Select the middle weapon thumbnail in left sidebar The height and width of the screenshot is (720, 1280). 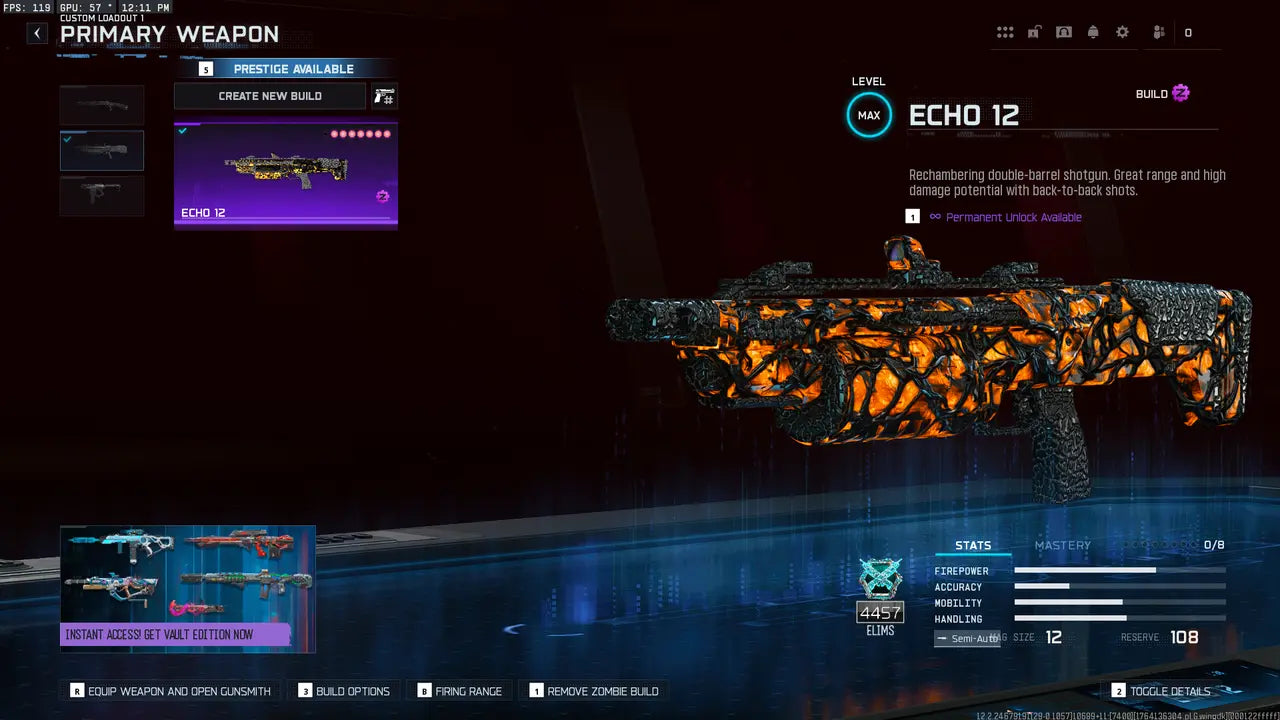[x=101, y=150]
